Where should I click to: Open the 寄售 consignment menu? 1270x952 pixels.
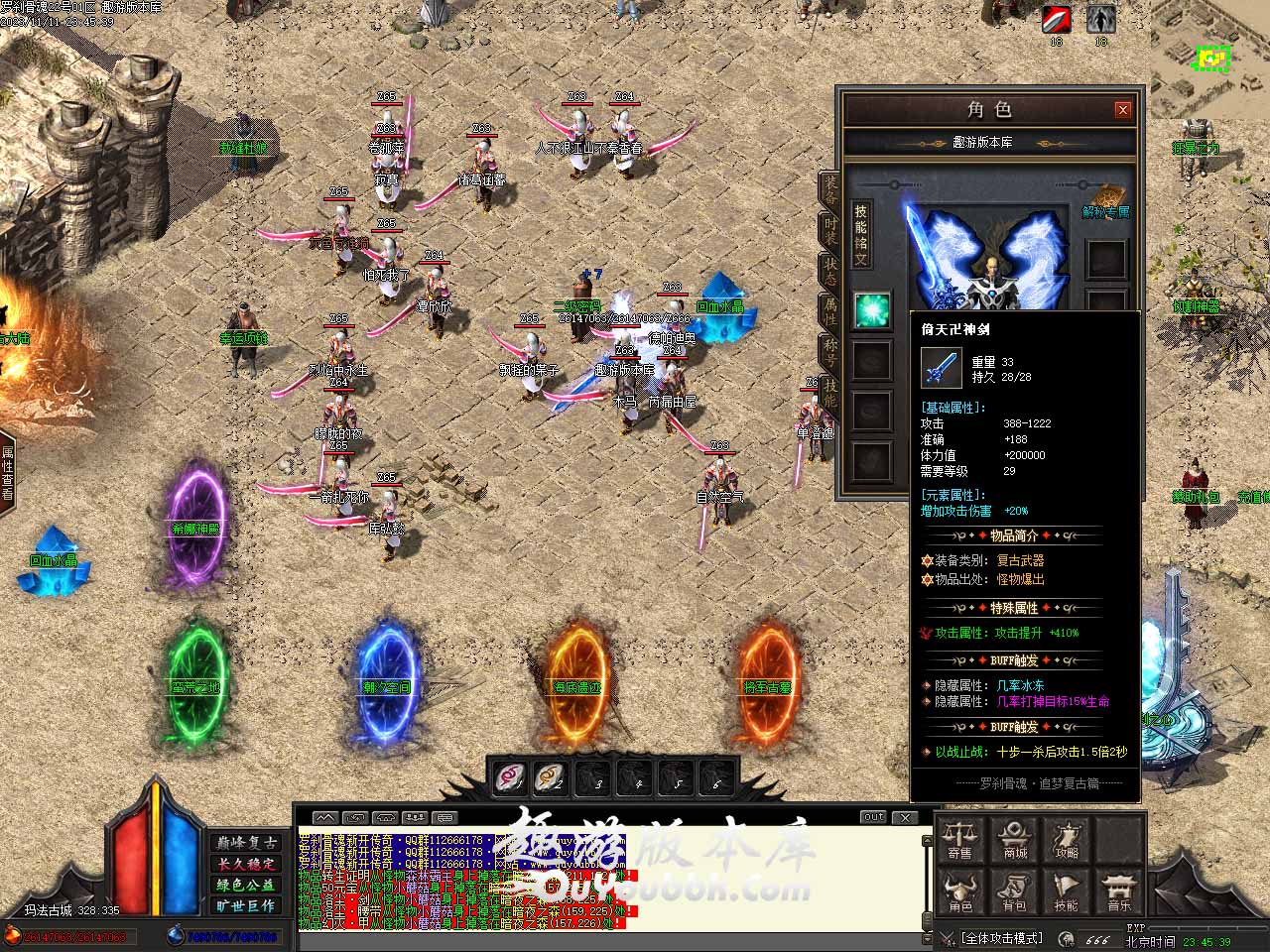(x=959, y=840)
